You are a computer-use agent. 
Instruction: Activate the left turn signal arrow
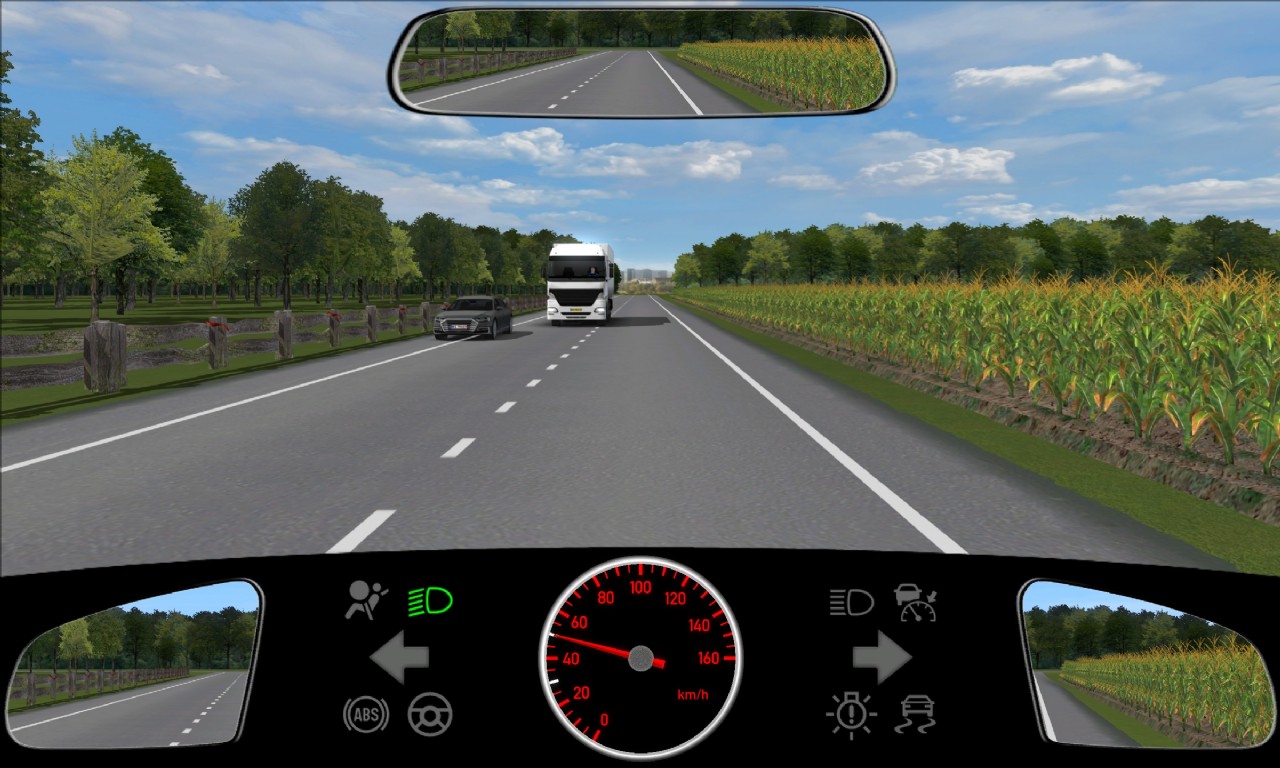coord(399,657)
